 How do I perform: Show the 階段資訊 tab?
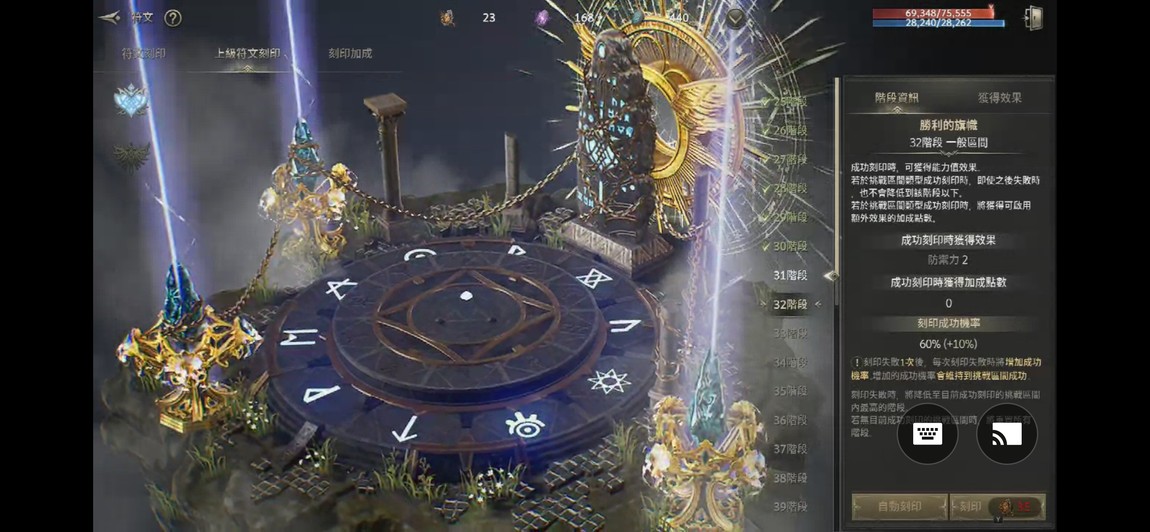pyautogui.click(x=896, y=97)
